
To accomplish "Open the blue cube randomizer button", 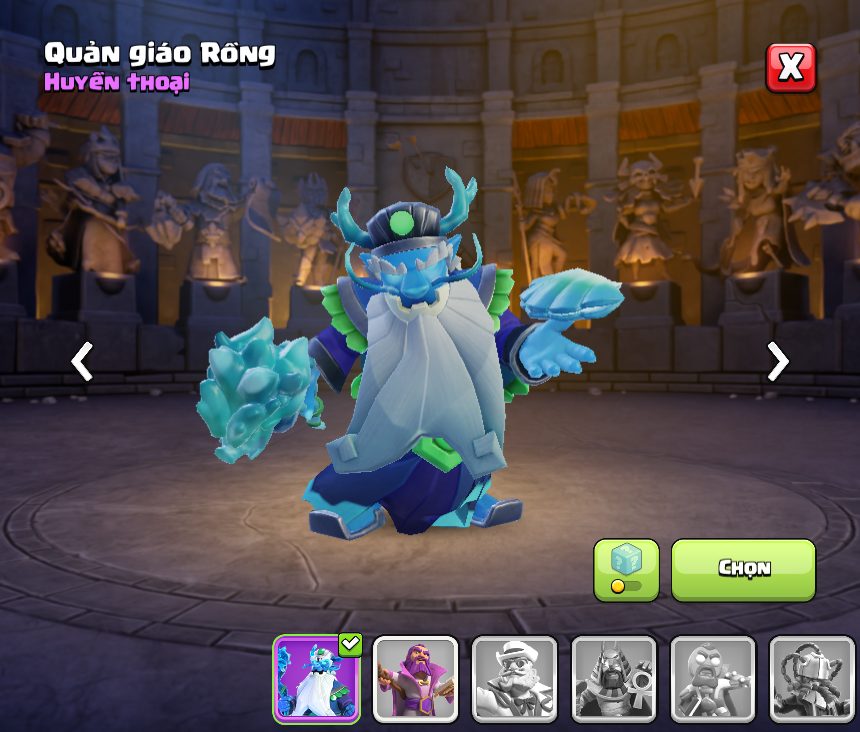I will (626, 569).
